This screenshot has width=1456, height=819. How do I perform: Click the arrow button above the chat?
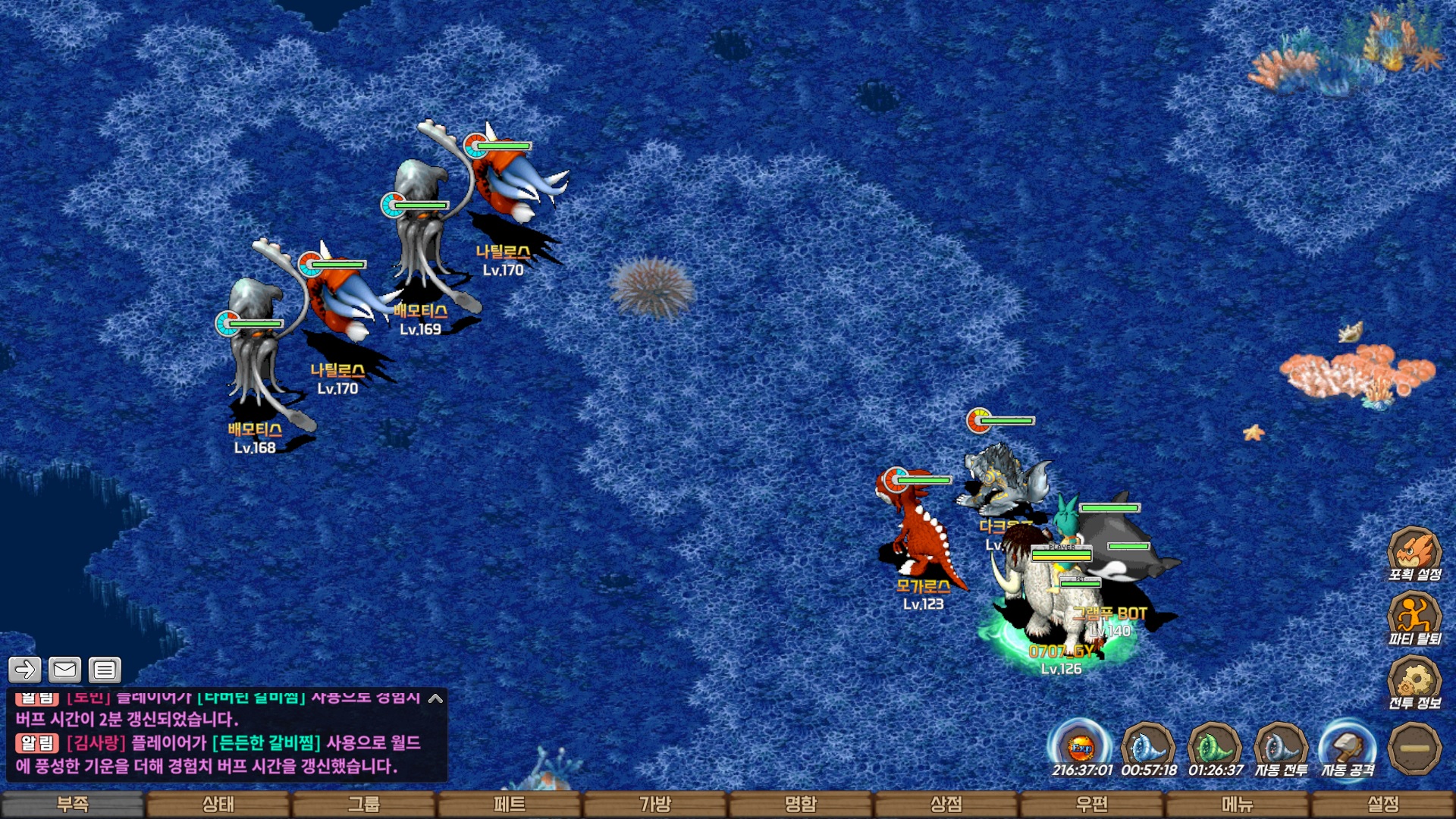click(24, 670)
